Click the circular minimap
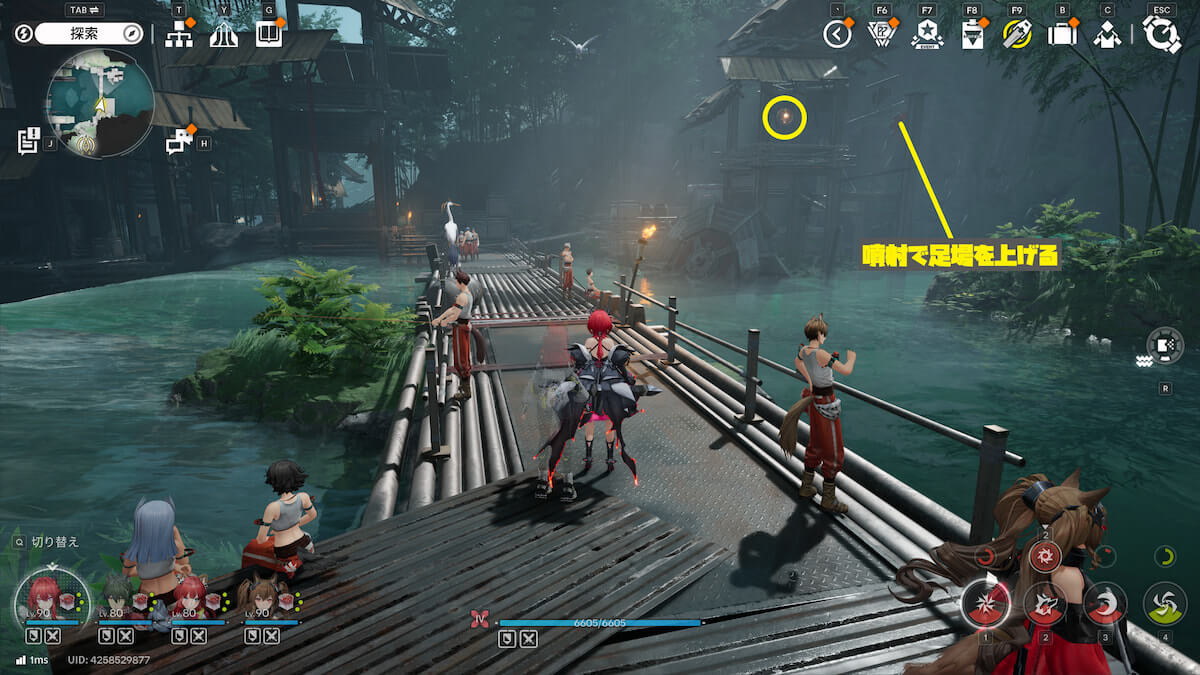The image size is (1200, 675). pos(100,104)
